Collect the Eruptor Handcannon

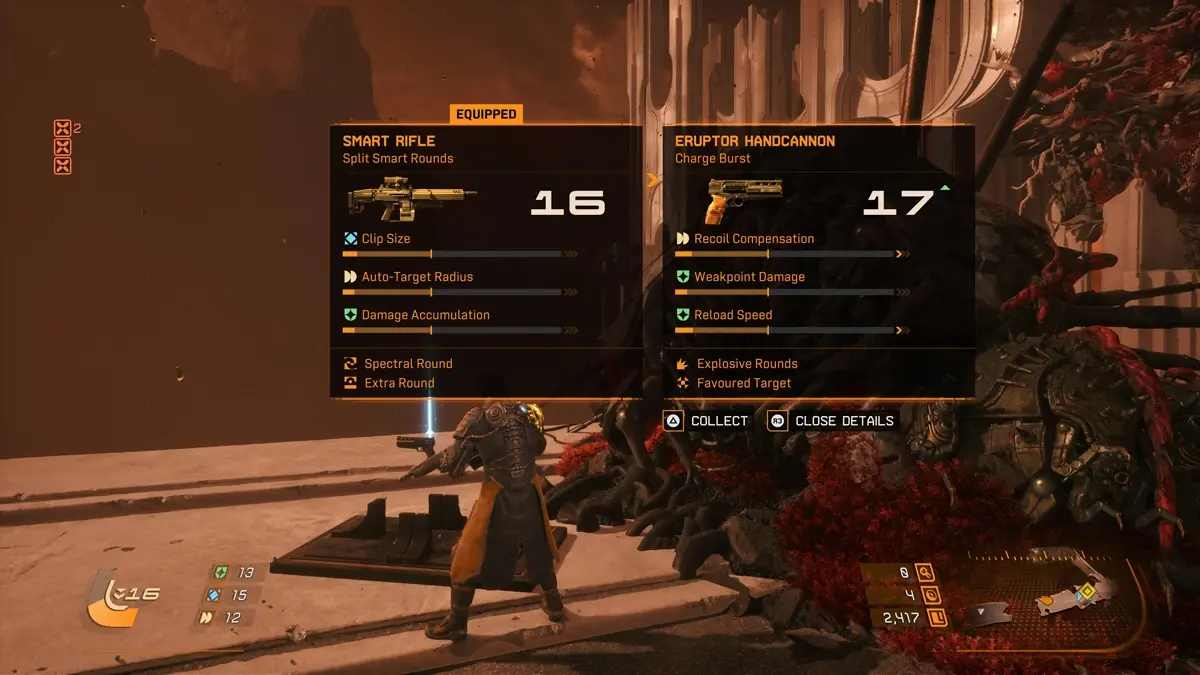coord(707,421)
